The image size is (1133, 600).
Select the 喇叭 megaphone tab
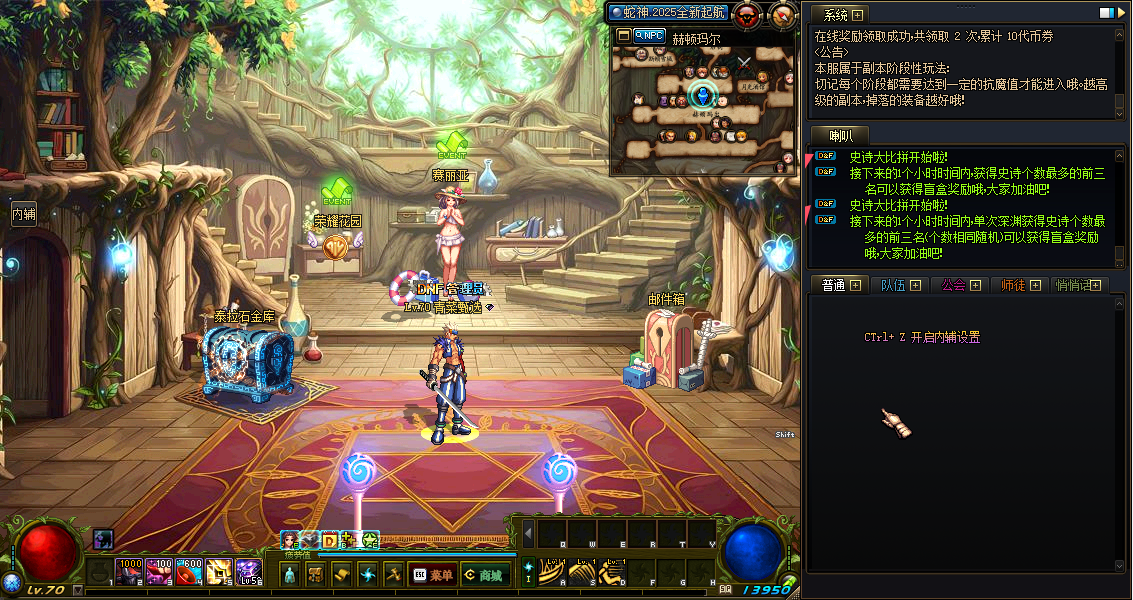tap(840, 136)
